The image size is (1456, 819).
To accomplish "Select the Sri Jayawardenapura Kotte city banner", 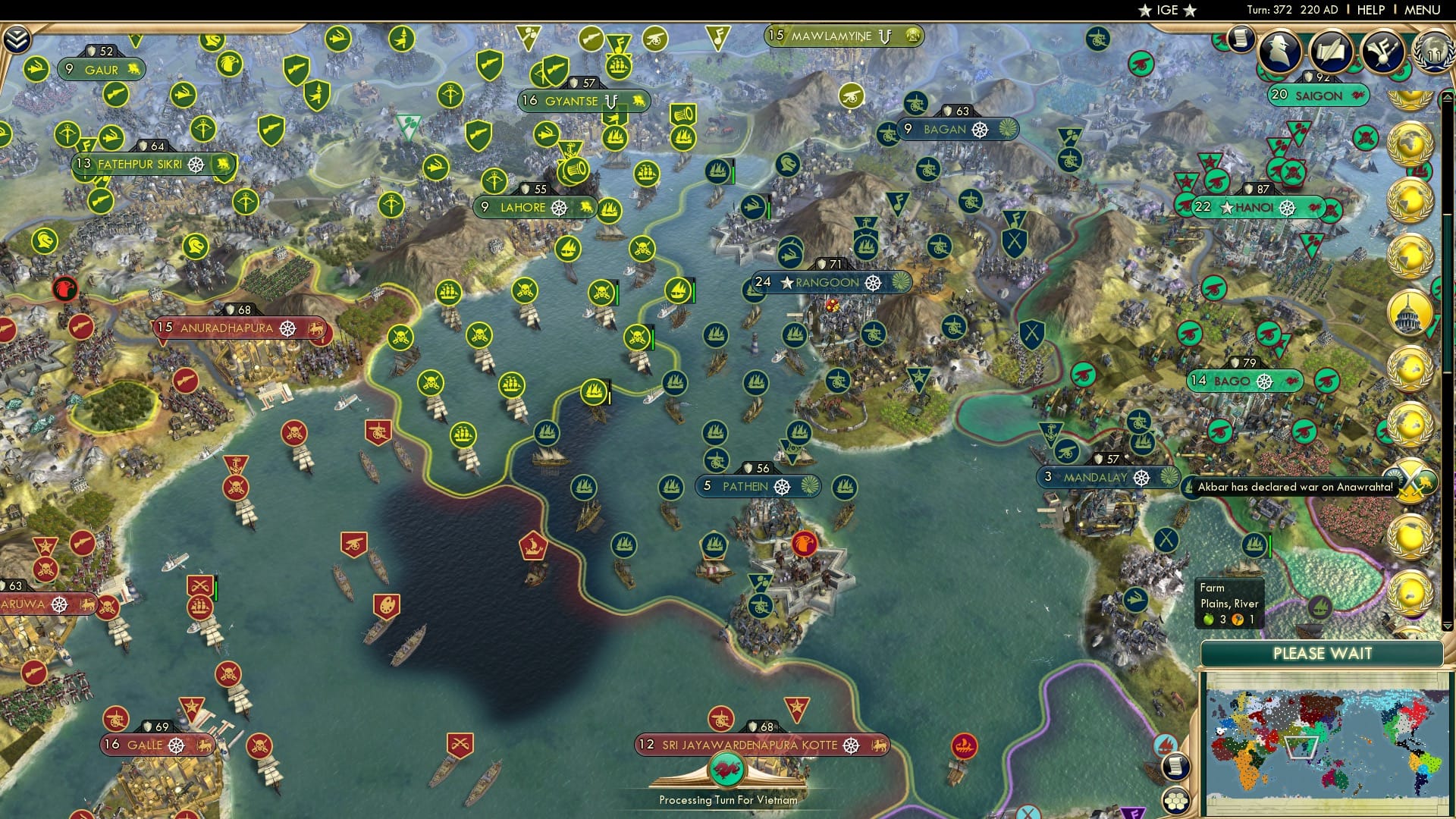I will 758,745.
